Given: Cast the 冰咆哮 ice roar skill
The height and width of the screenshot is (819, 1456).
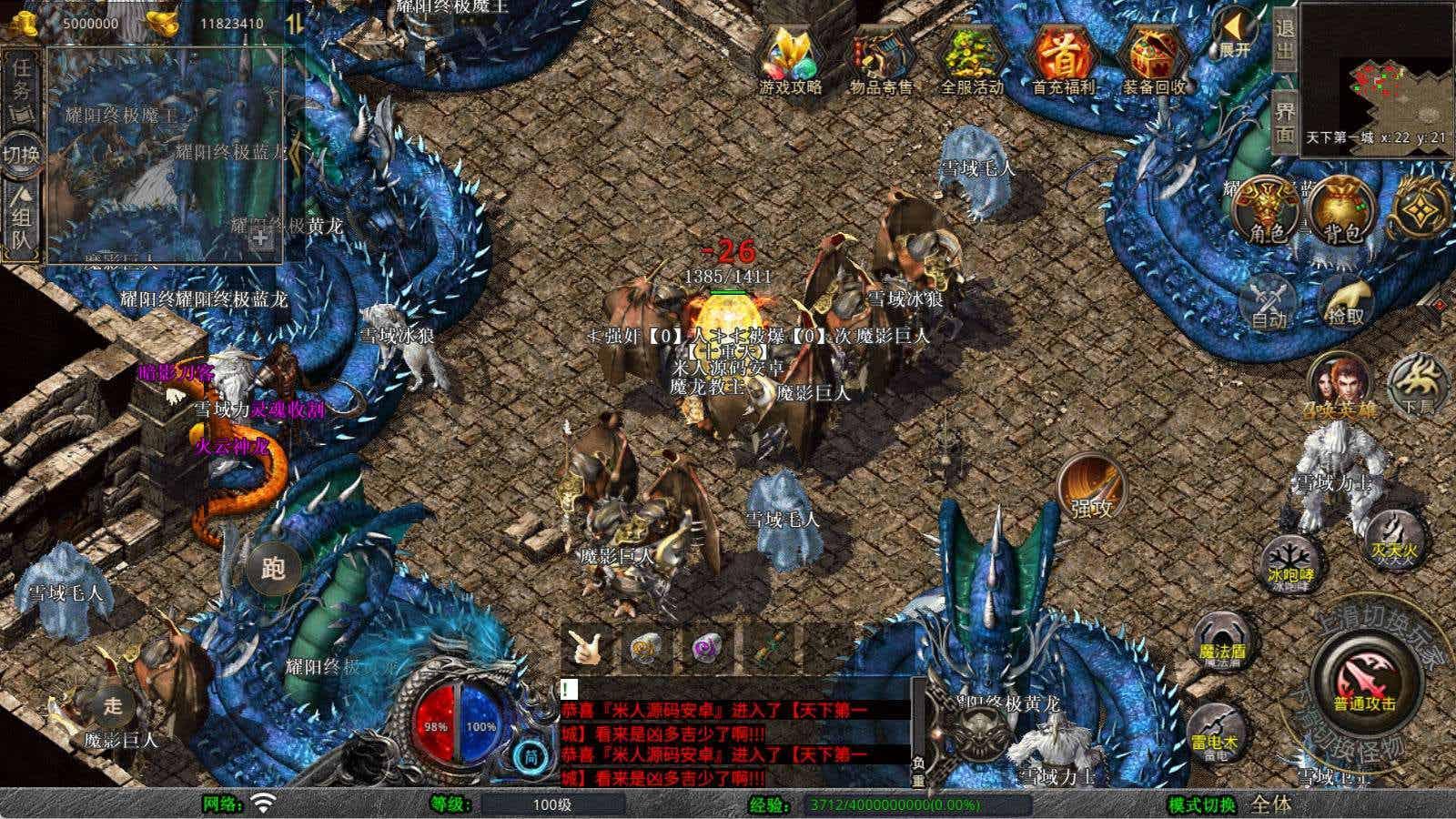Looking at the screenshot, I should tap(1291, 562).
